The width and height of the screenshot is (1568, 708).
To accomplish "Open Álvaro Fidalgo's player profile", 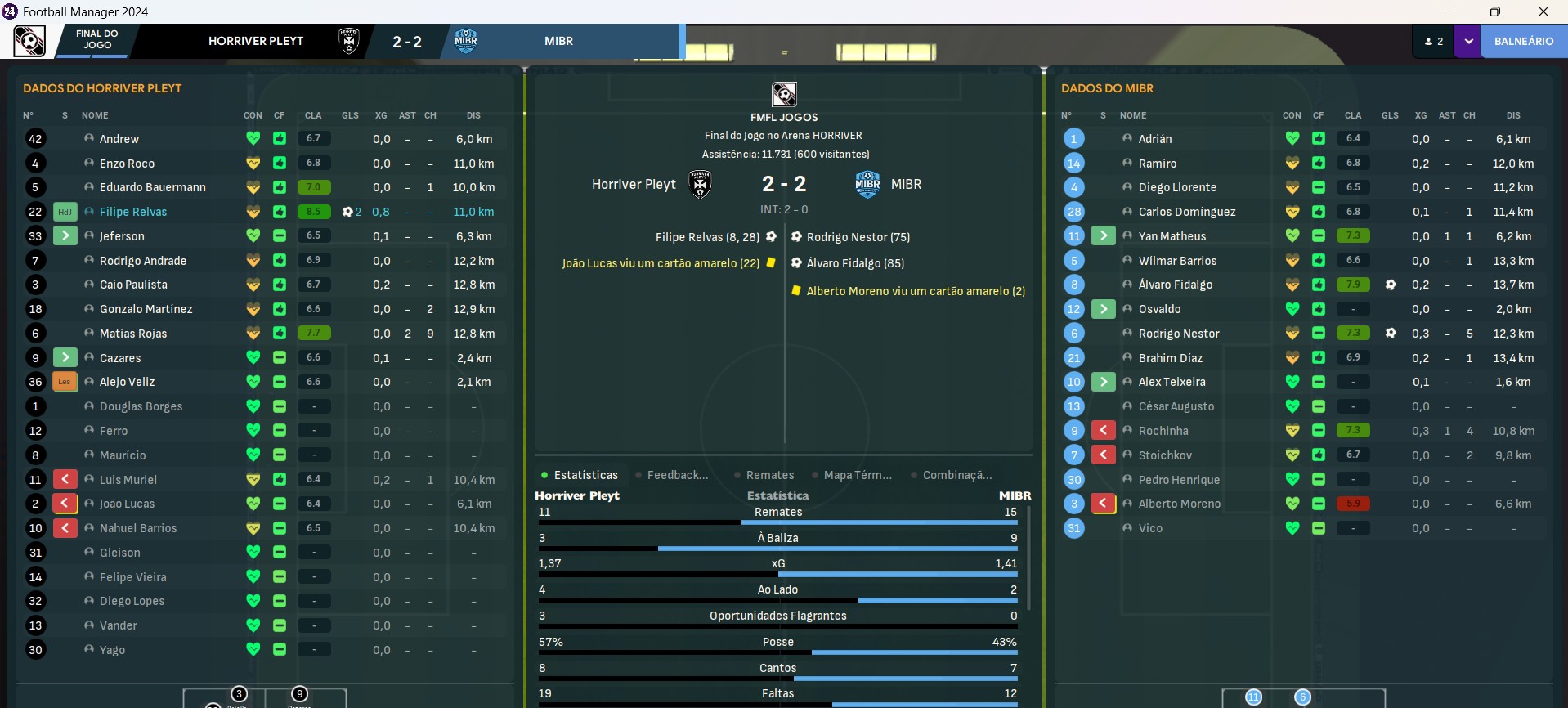I will [1175, 285].
